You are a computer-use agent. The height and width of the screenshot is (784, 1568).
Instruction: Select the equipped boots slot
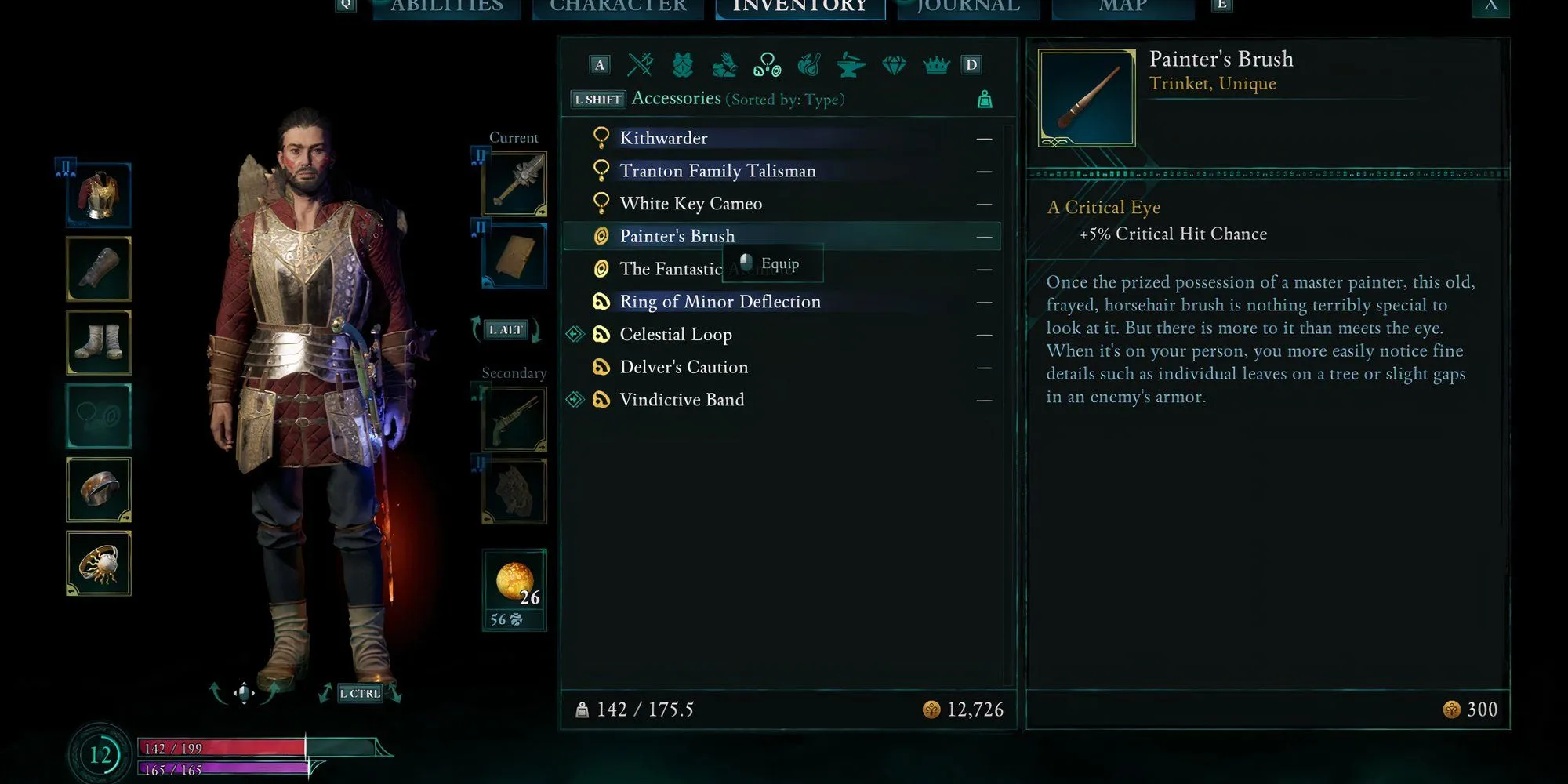(99, 343)
